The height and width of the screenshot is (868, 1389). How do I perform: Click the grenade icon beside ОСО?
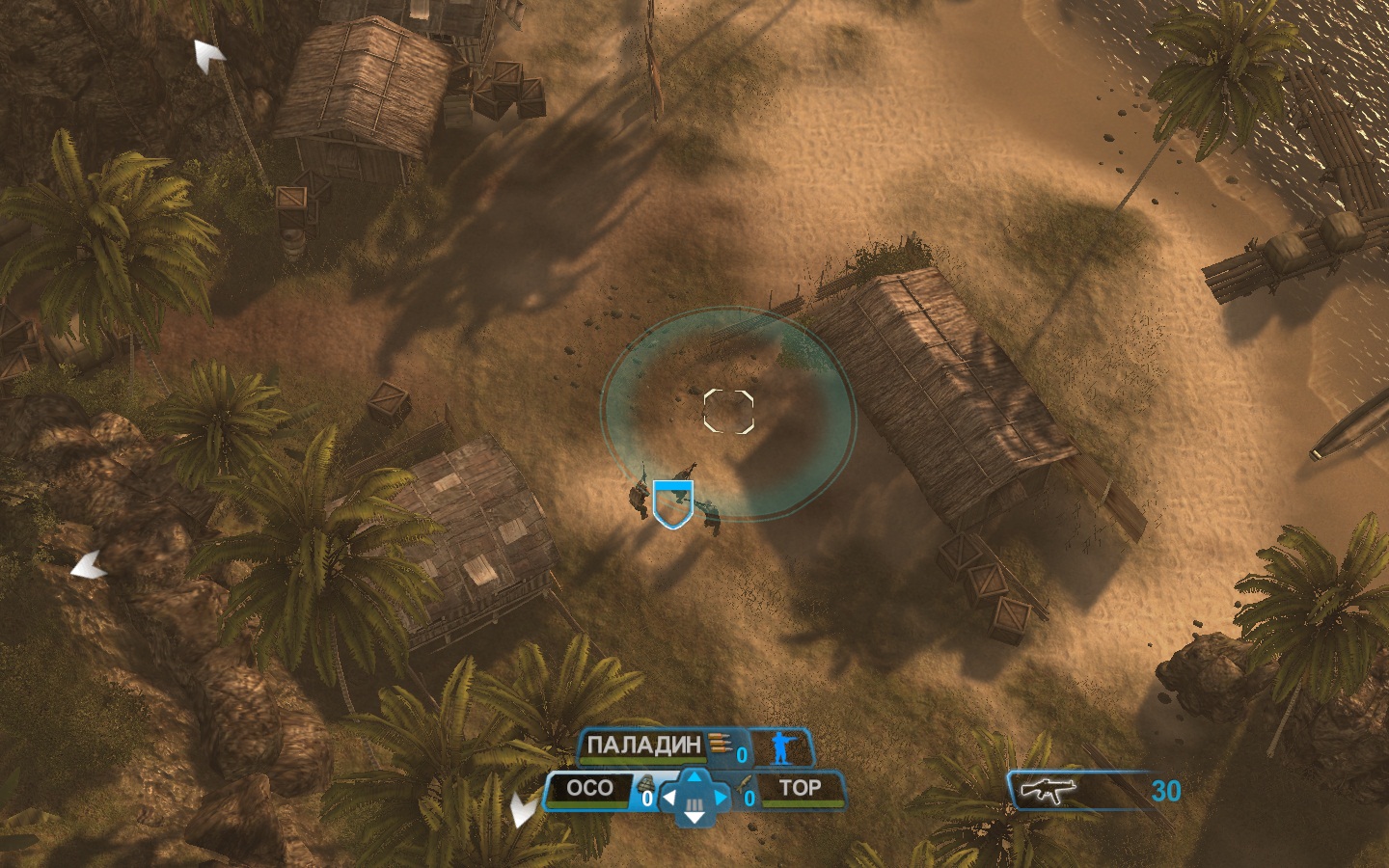(x=647, y=784)
